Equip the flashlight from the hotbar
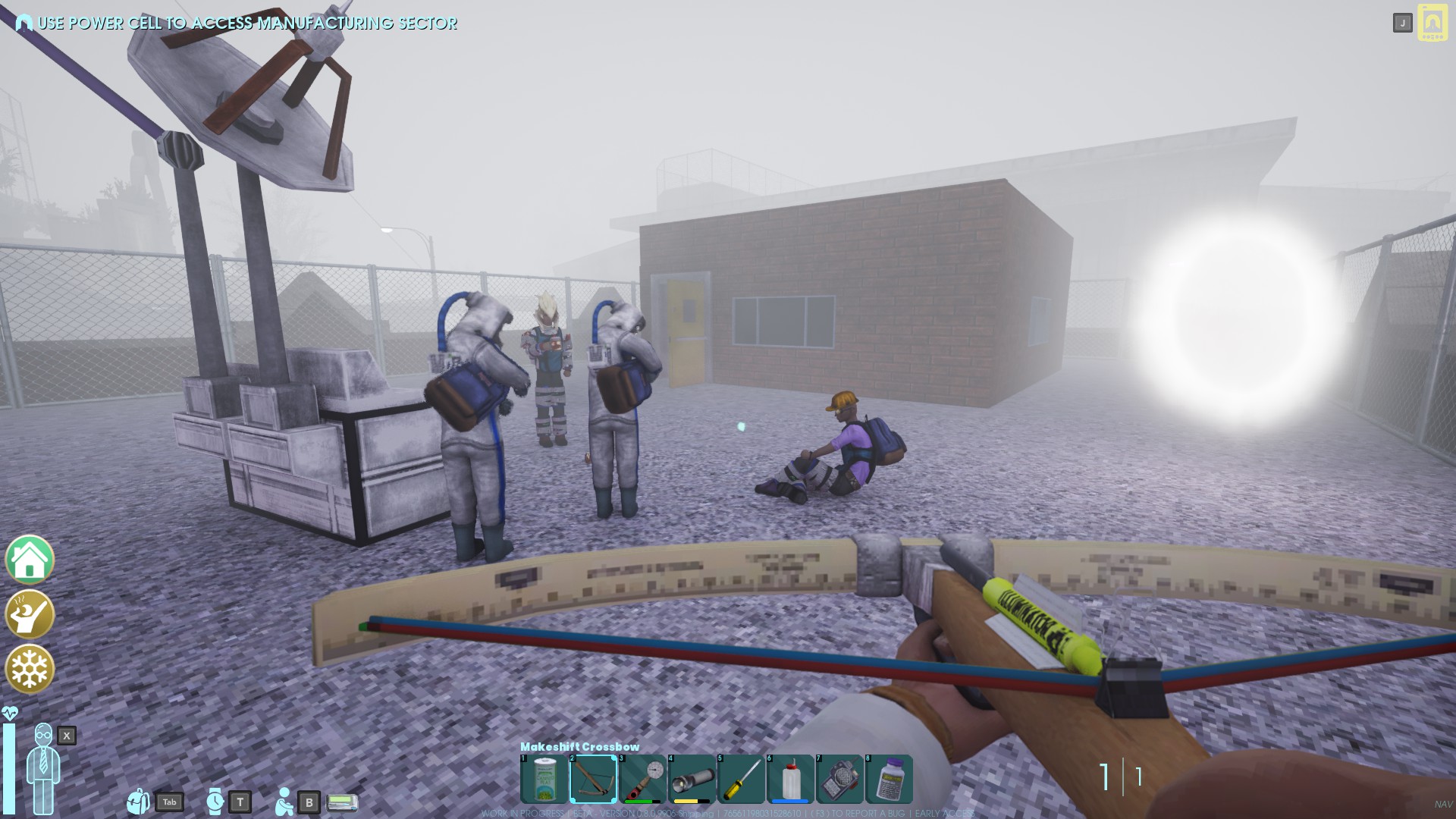 coord(692,779)
